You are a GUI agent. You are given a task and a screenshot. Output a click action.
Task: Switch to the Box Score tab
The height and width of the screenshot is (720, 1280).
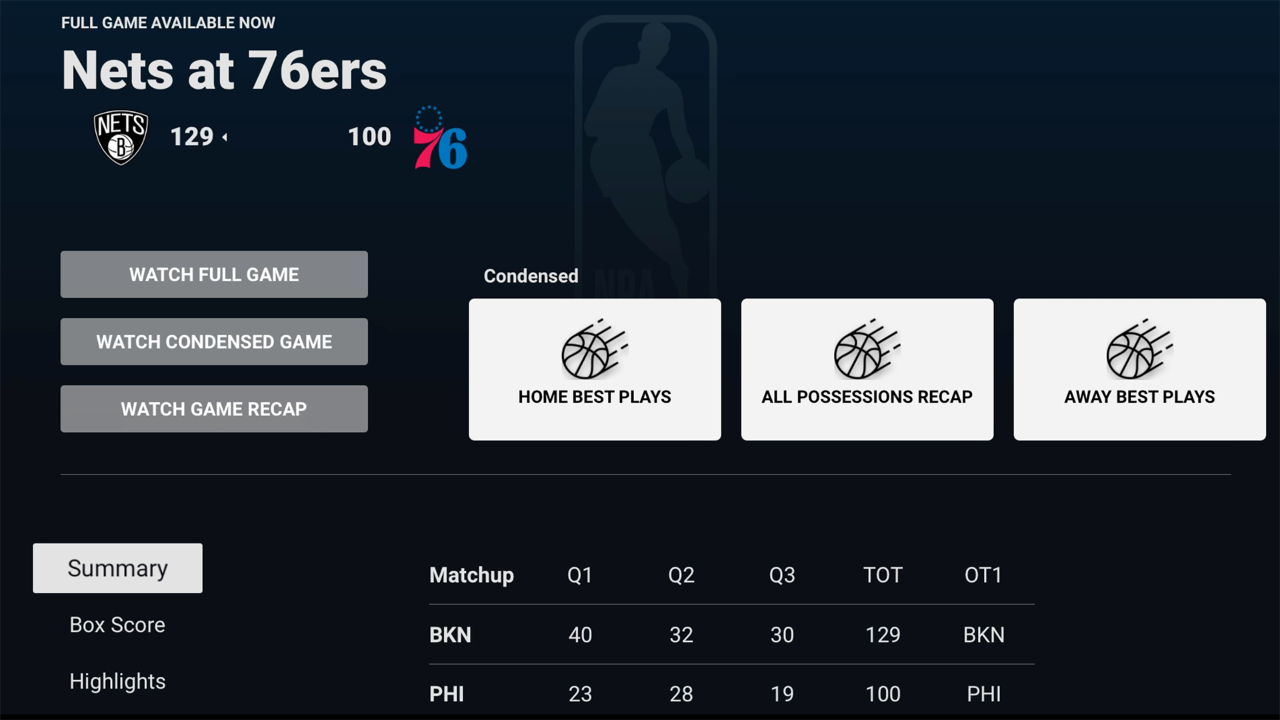[x=117, y=624]
